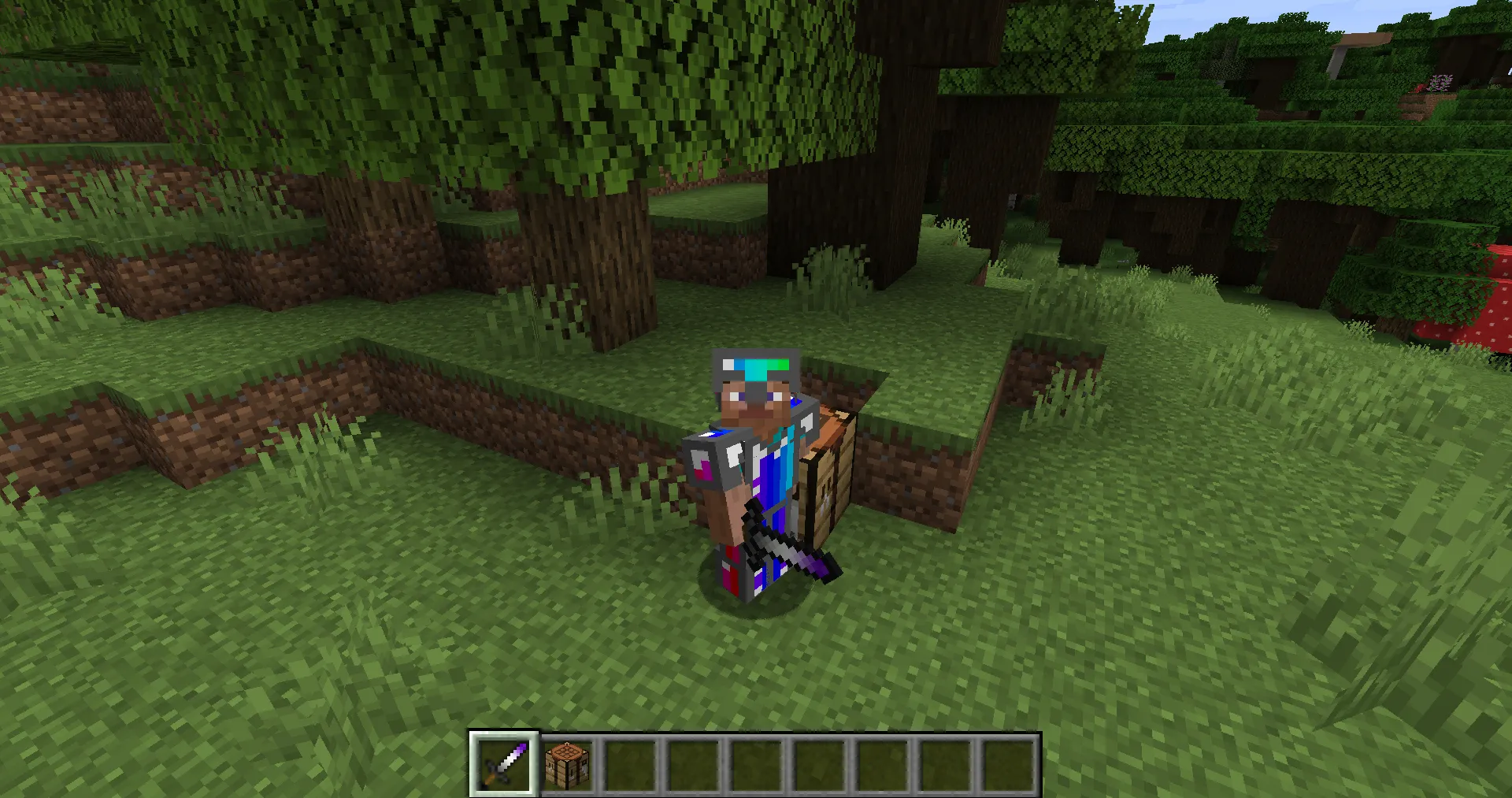Viewport: 1512px width, 798px height.
Task: Click the crafting table block behind the player
Action: [827, 473]
